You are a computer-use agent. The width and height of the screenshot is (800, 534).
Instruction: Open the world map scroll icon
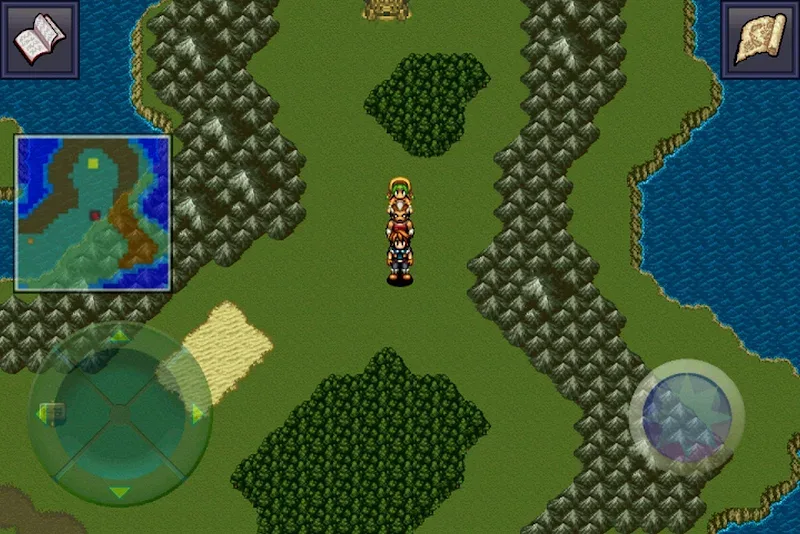(759, 40)
